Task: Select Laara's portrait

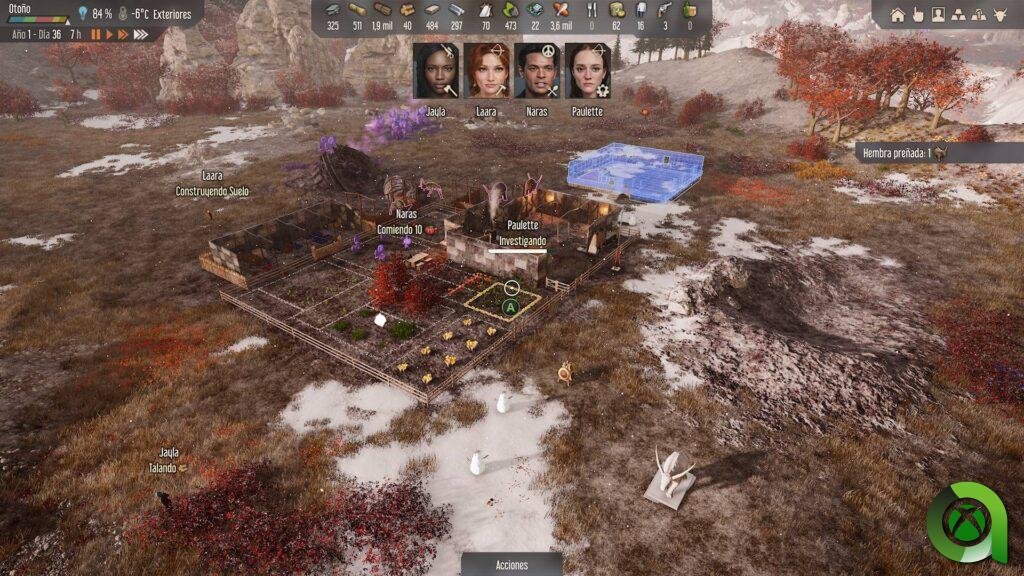Action: pos(486,71)
